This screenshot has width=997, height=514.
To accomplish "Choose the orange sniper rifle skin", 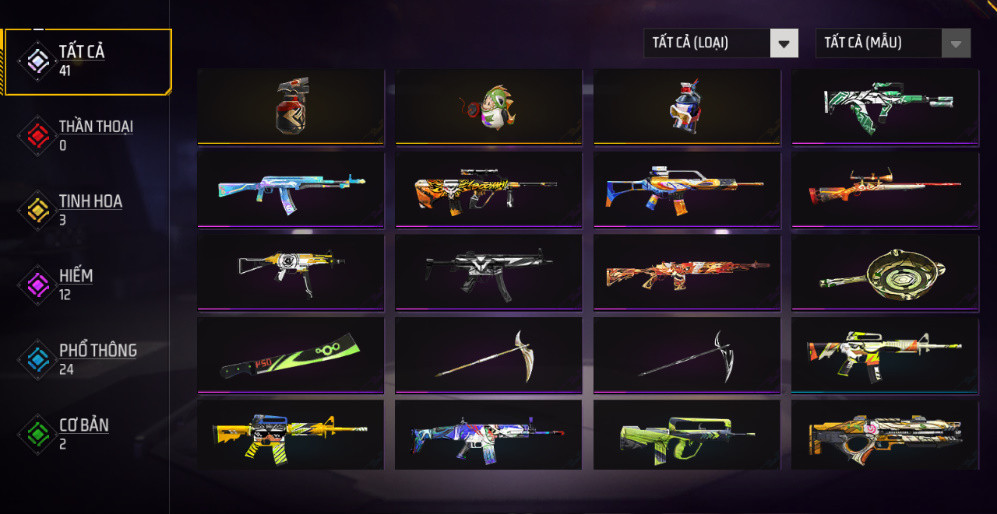I will pyautogui.click(x=885, y=189).
